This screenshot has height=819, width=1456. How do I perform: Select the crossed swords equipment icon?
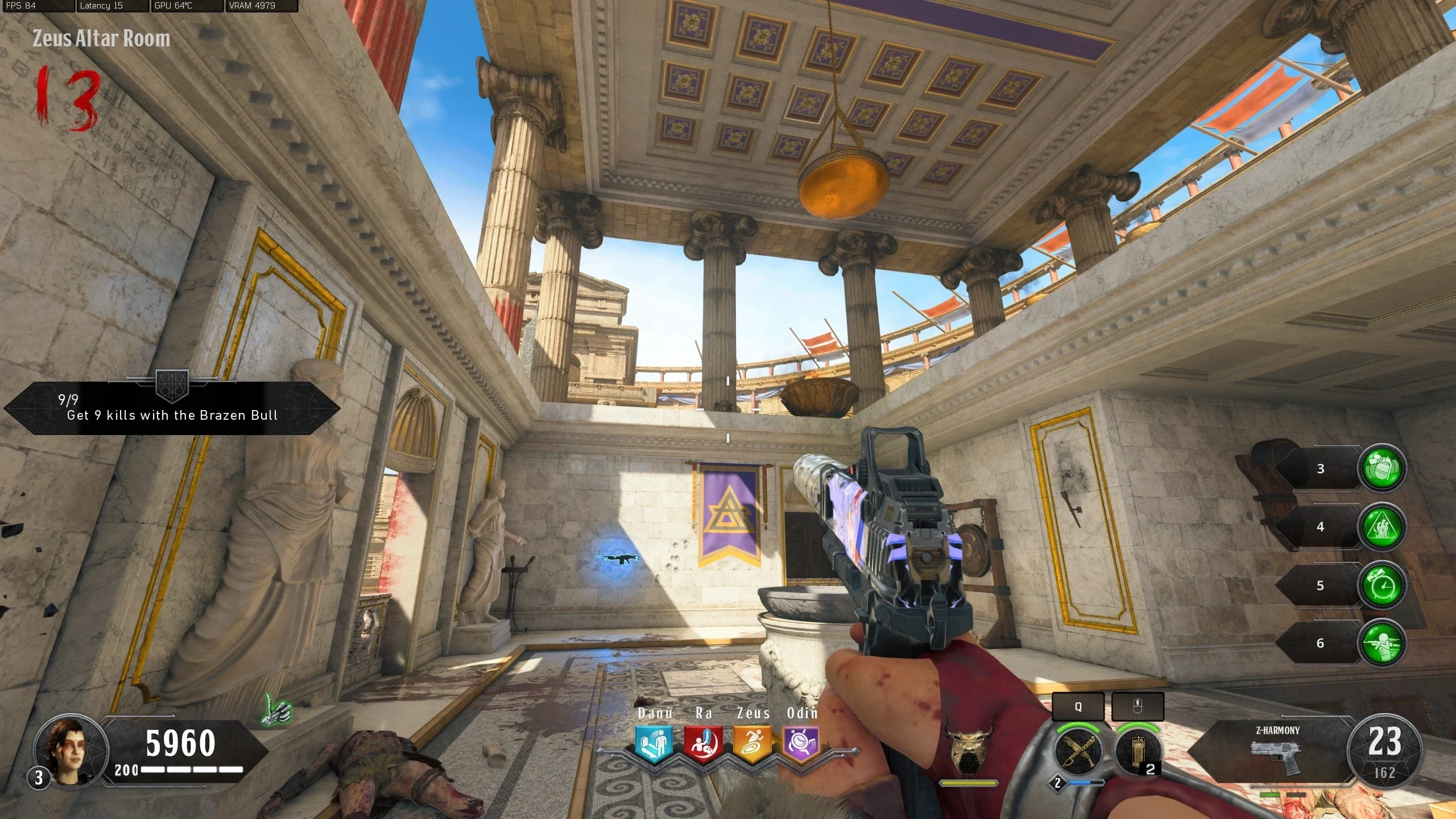pos(1078,751)
